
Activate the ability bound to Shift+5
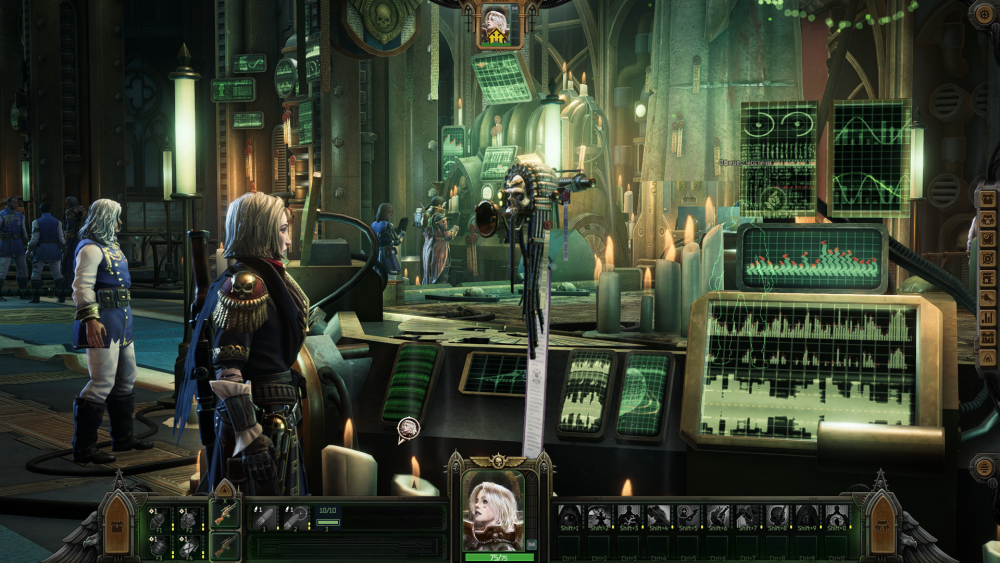click(x=688, y=517)
